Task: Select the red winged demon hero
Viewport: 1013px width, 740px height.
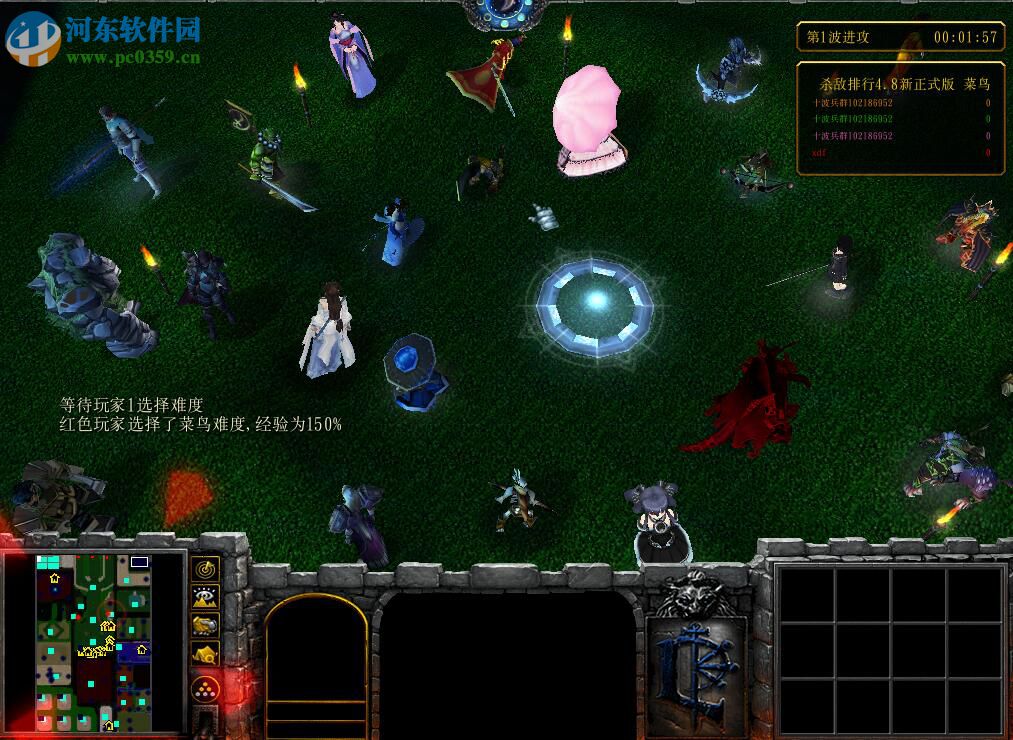Action: (x=757, y=400)
